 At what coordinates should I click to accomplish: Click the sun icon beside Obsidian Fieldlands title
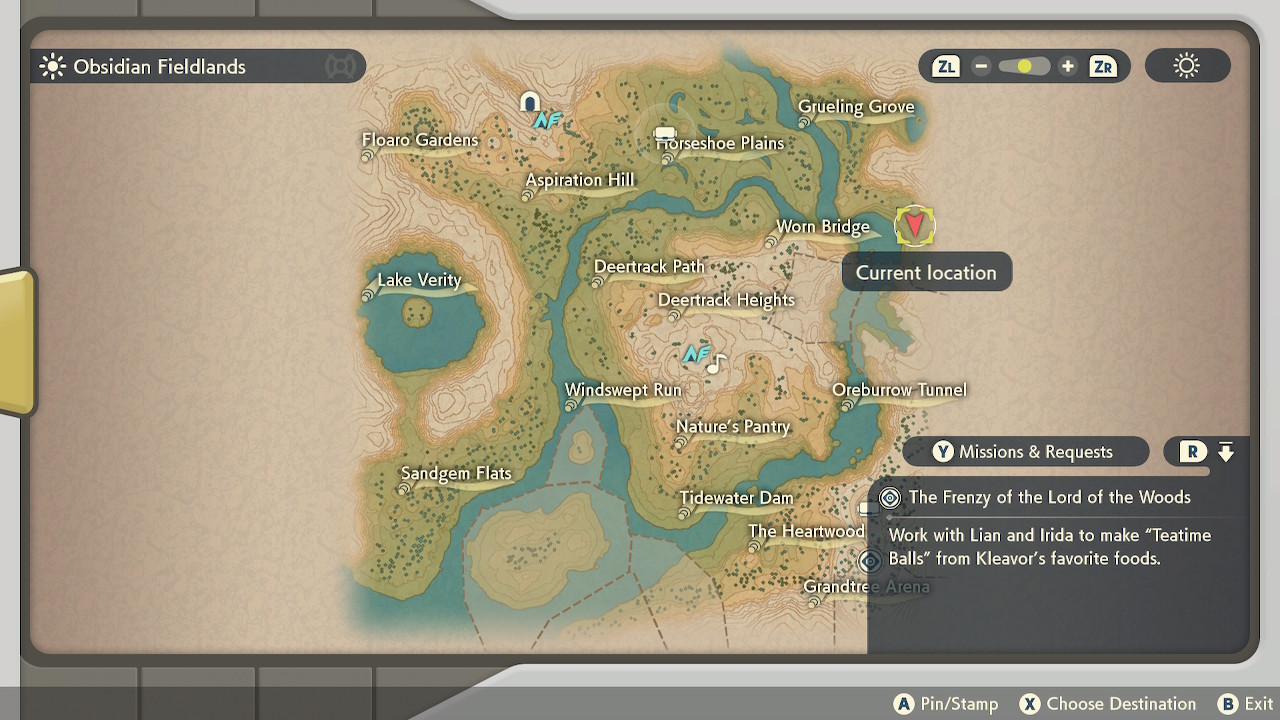(x=51, y=66)
